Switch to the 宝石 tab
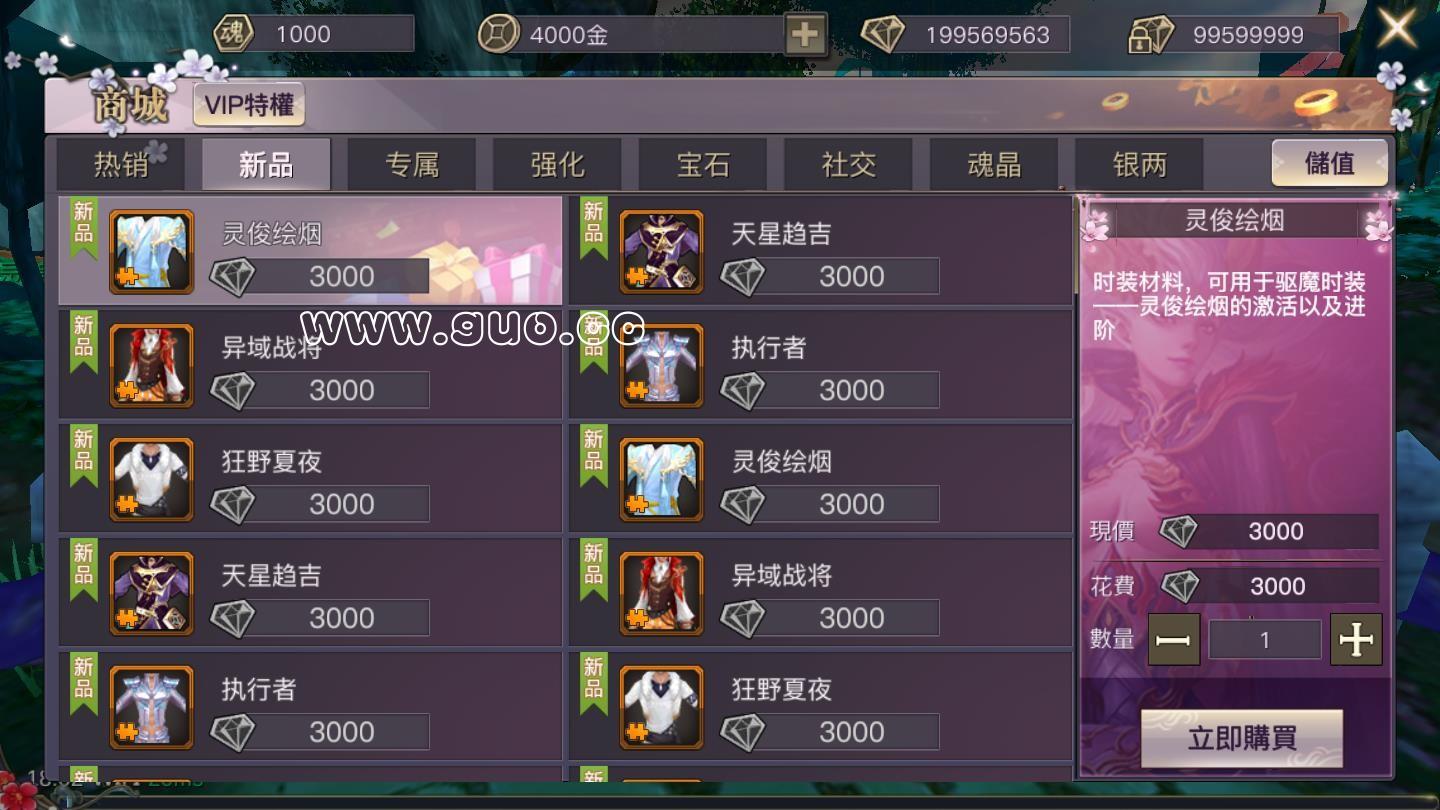1440x810 pixels. click(x=702, y=163)
